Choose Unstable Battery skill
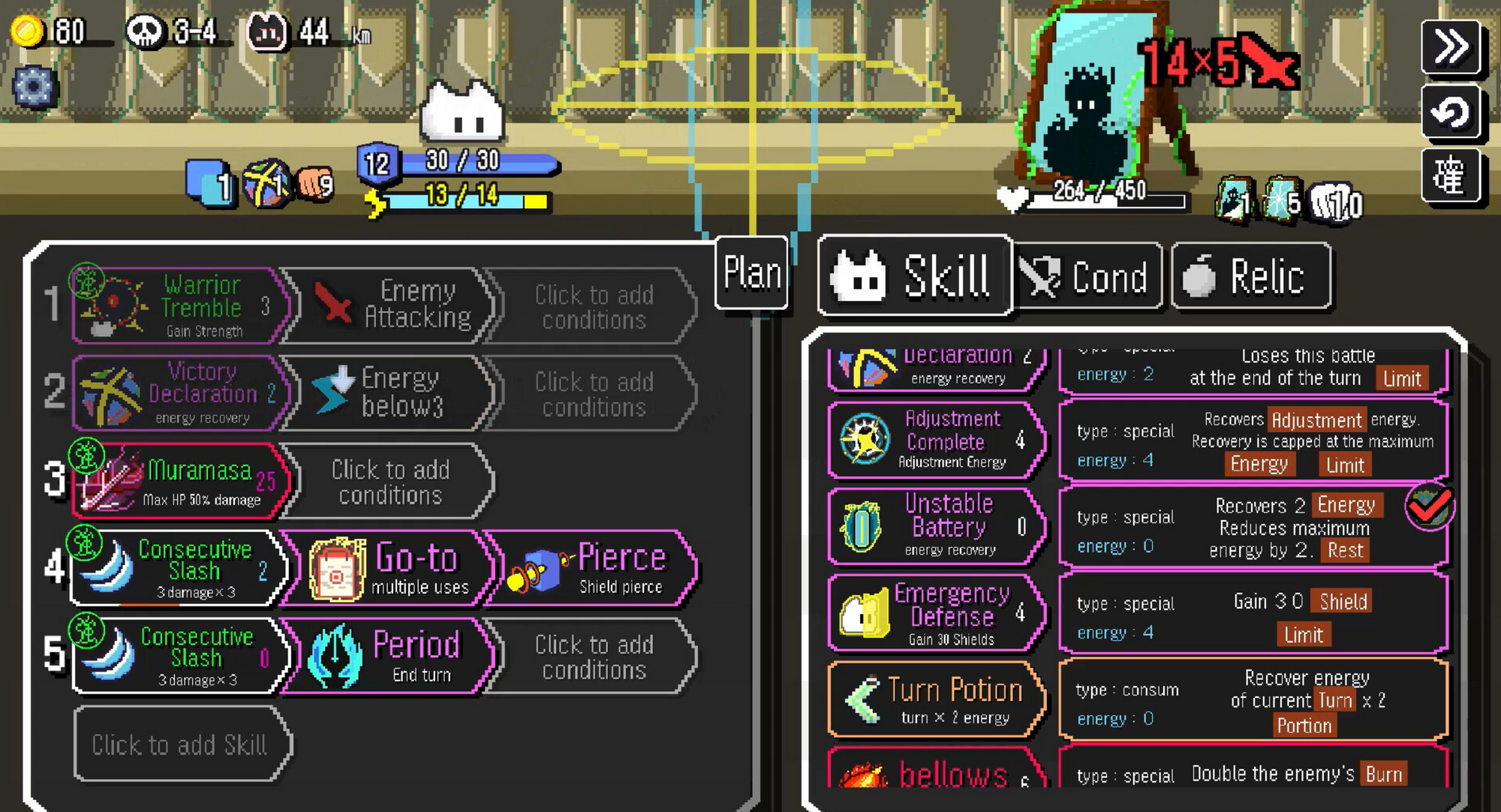Screen dimensions: 1501x812 click(937, 526)
